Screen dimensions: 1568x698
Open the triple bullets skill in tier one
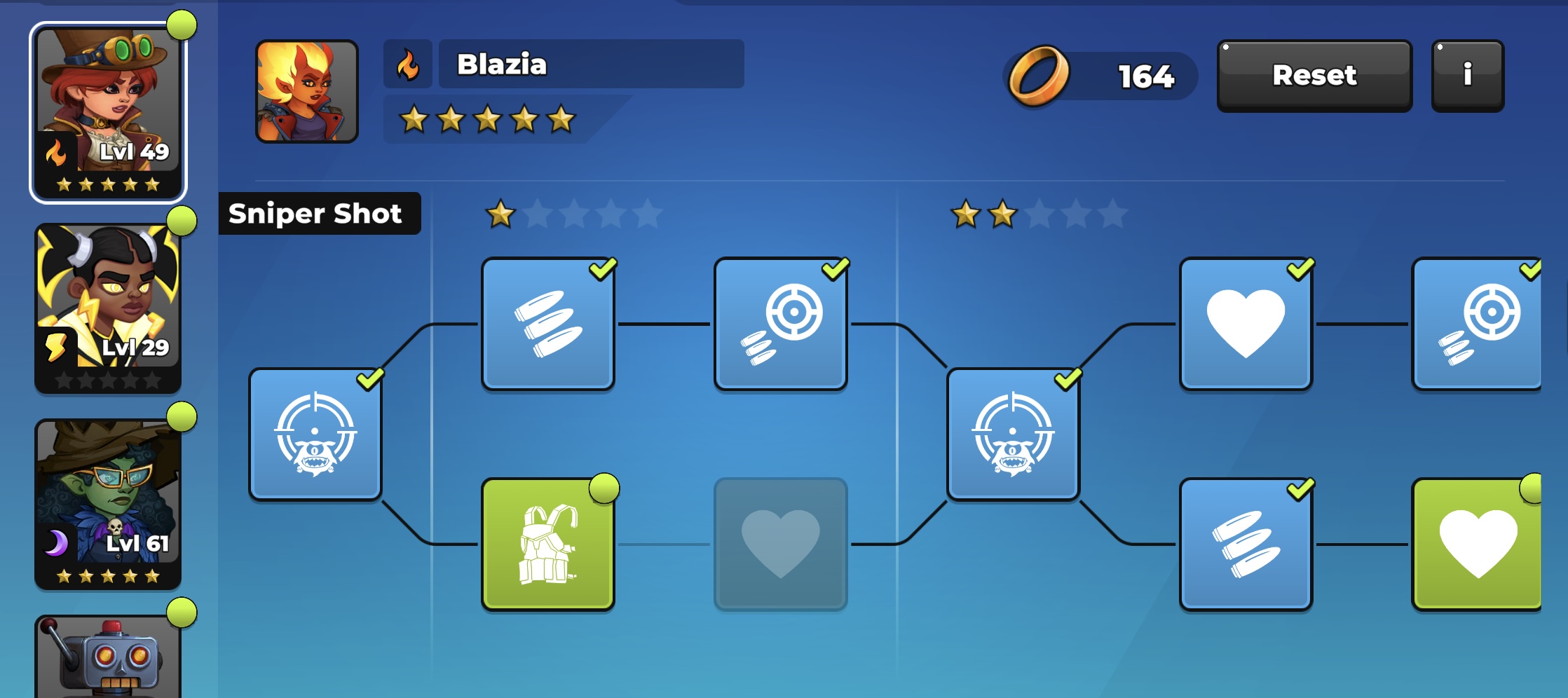[549, 324]
